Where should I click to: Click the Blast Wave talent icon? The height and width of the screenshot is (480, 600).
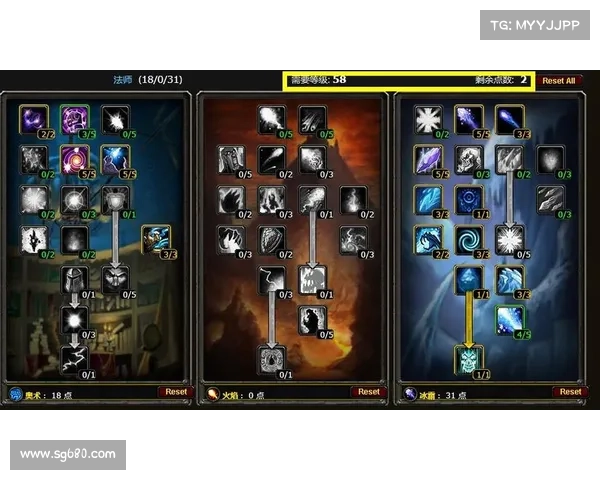[x=312, y=280]
